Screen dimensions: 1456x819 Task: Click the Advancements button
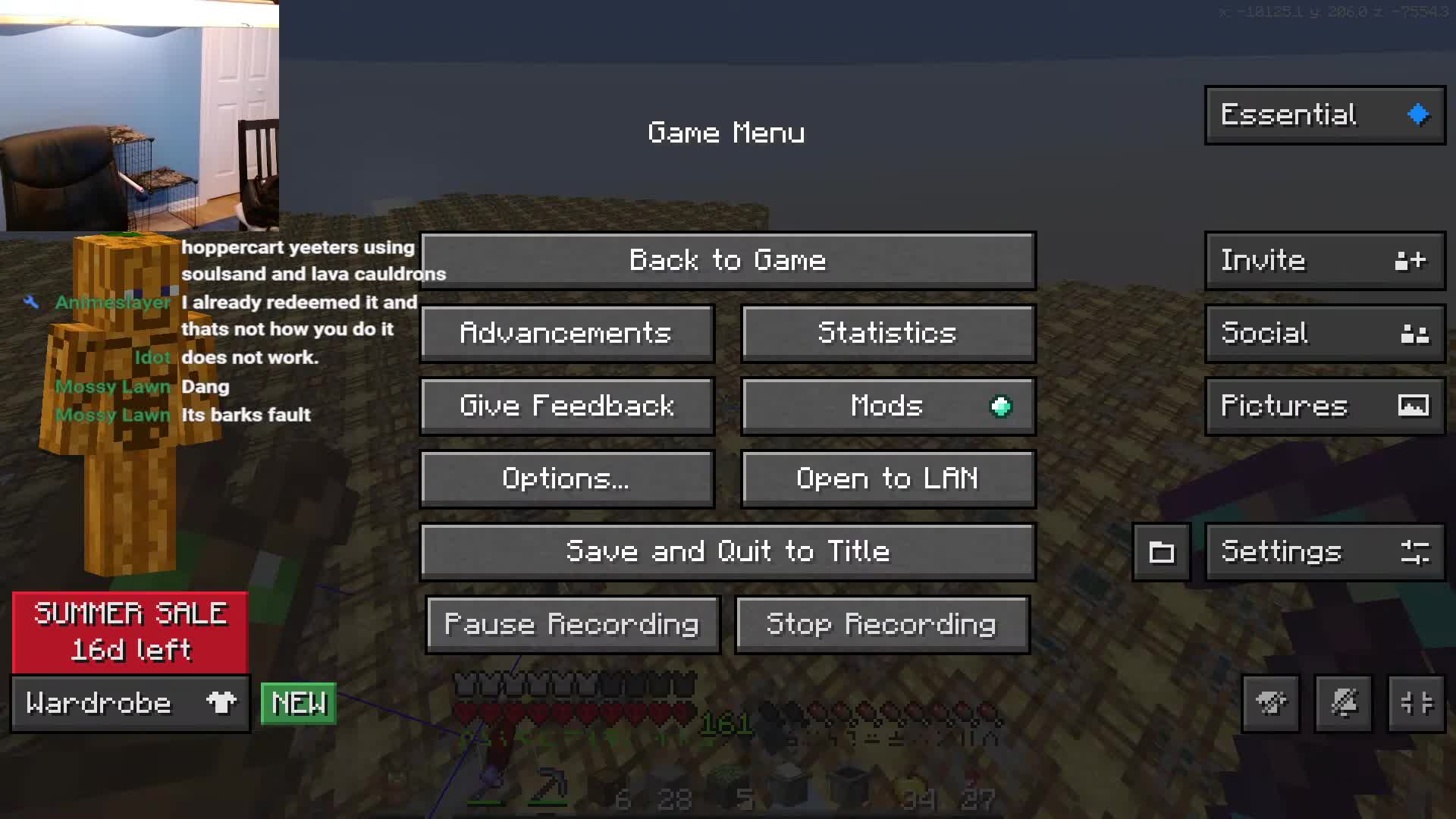566,333
